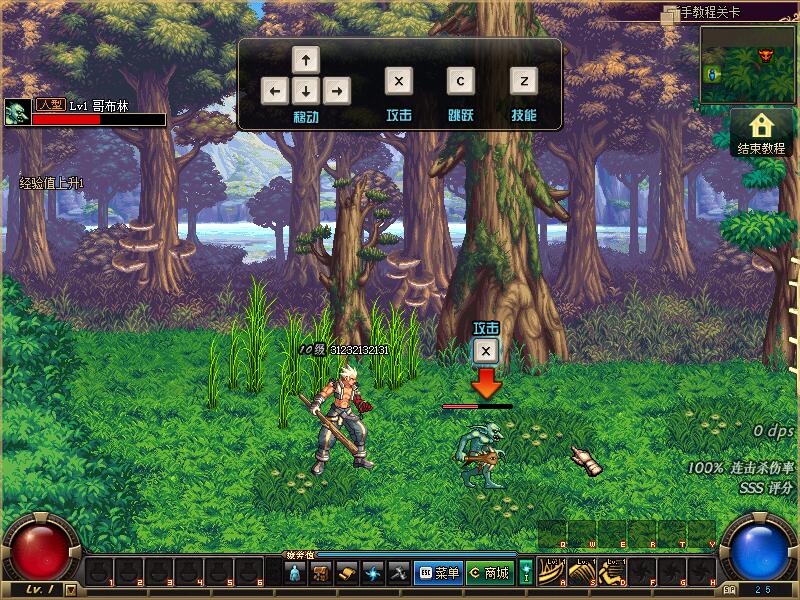Open the 菜单 menu button
Image resolution: width=800 pixels, height=600 pixels.
click(437, 573)
